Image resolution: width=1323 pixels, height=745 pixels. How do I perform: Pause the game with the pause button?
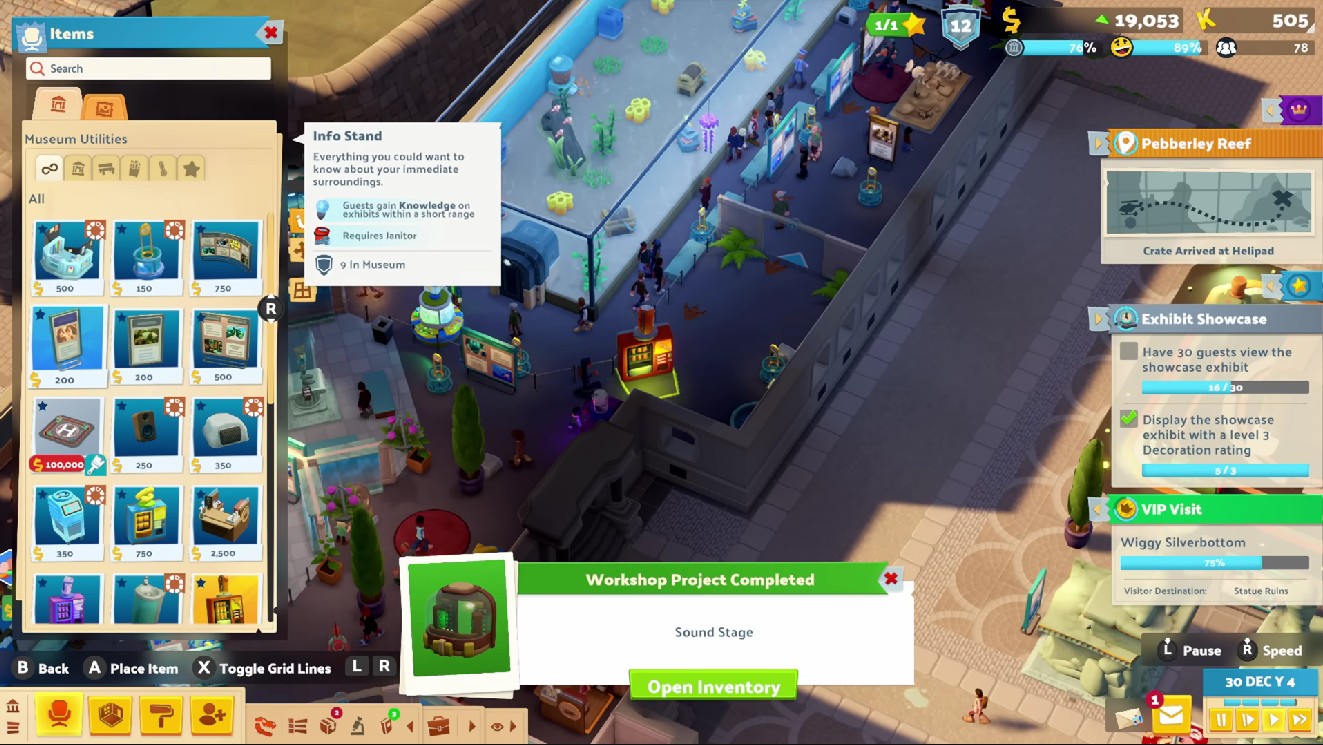[x=1222, y=719]
